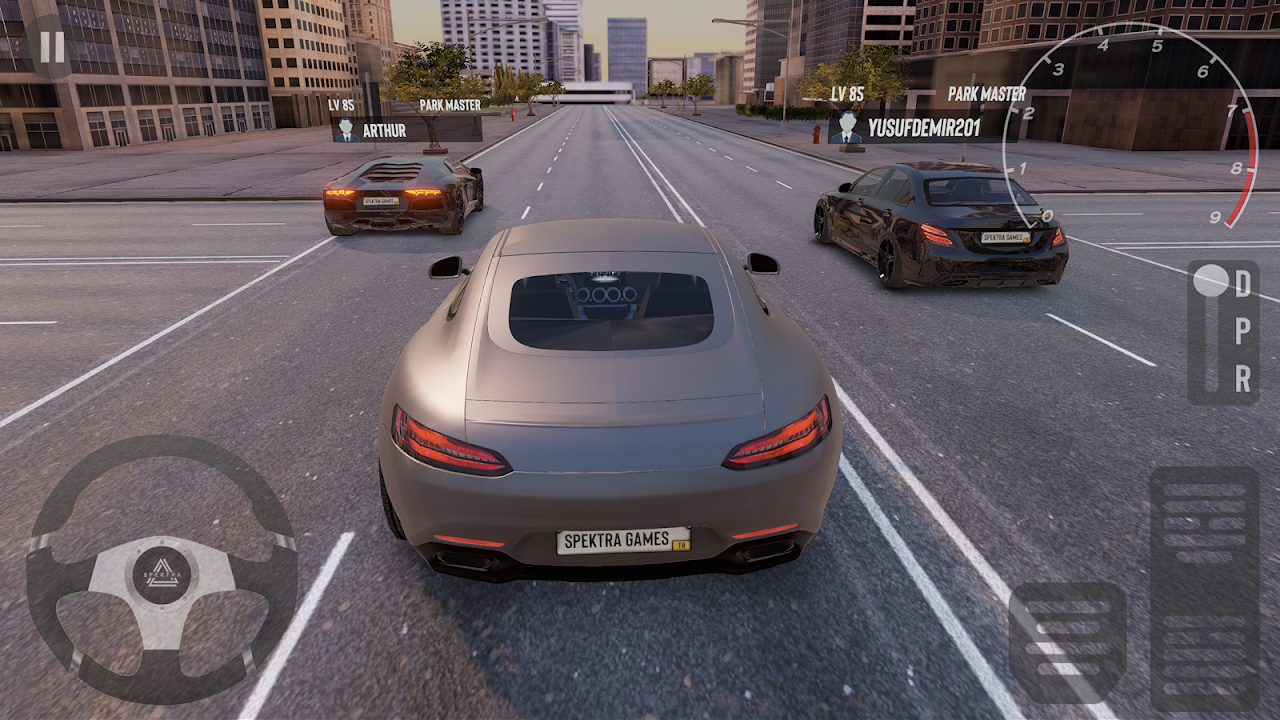This screenshot has width=1280, height=720.
Task: Select Reverse on the gear selector
Action: click(1243, 380)
